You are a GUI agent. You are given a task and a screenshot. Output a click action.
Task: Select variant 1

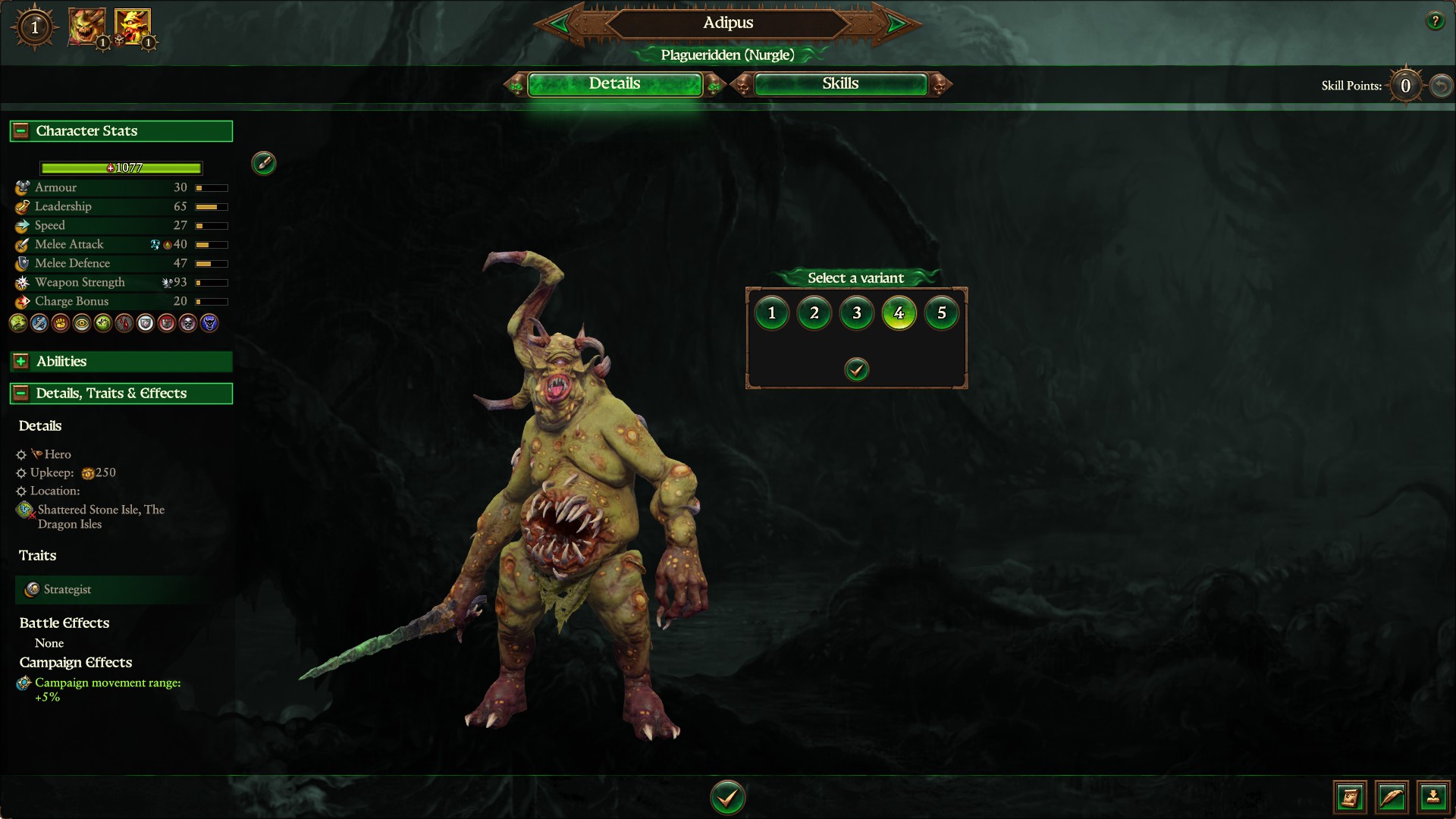[x=772, y=313]
